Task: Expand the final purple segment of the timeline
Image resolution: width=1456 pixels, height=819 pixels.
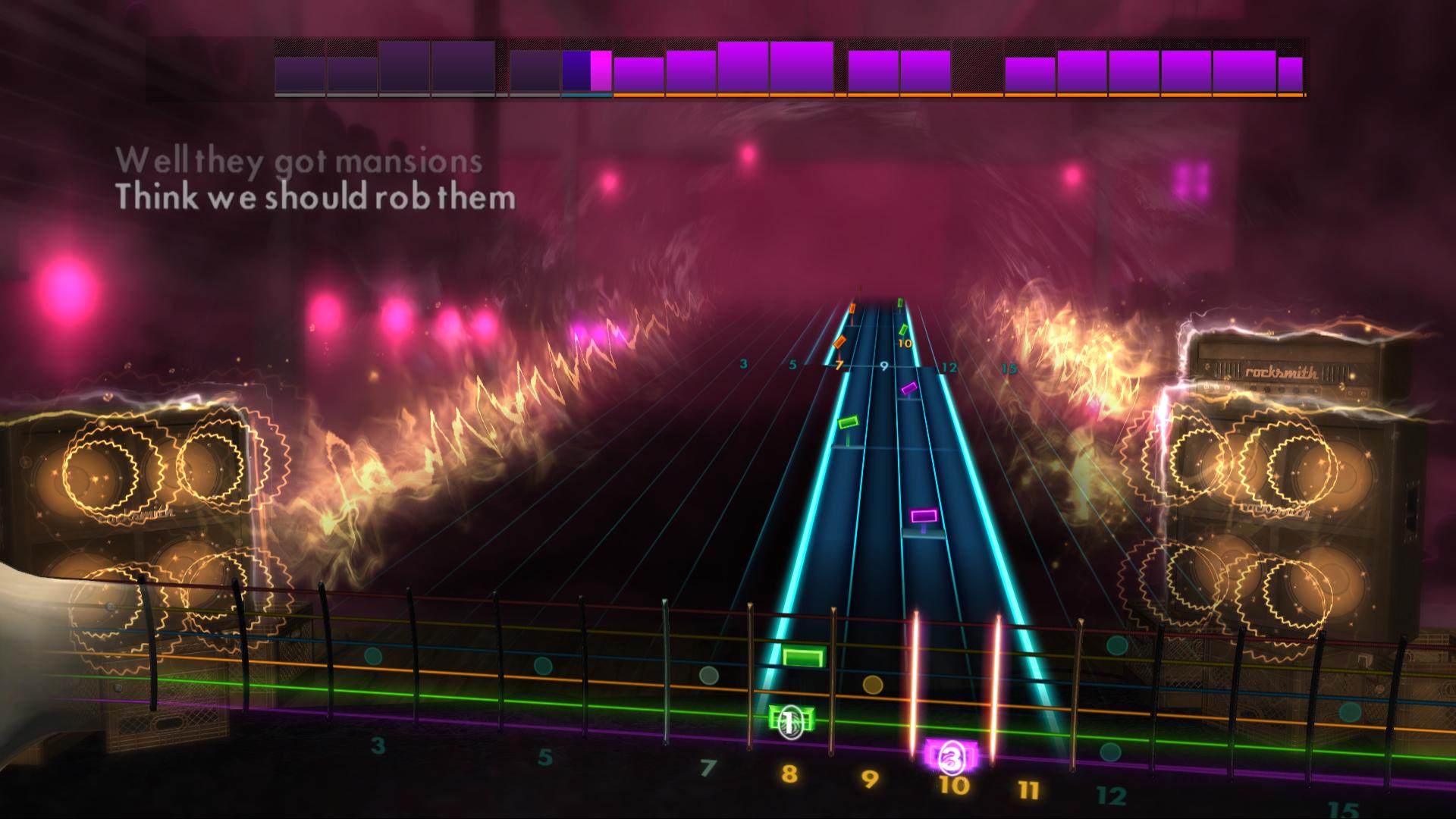Action: 1289,72
